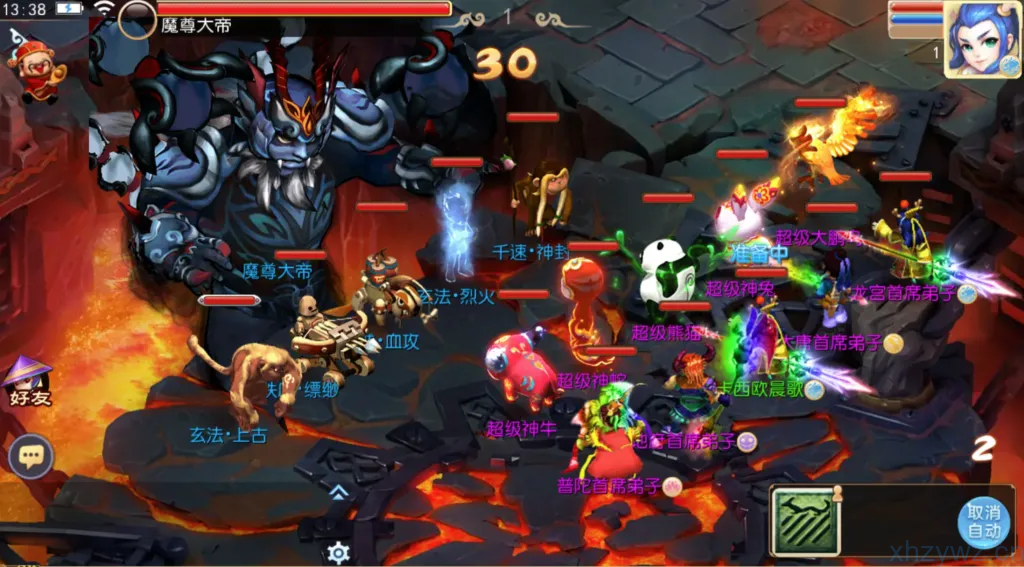1024x567 pixels.
Task: Open settings with the gear icon
Action: tap(339, 552)
